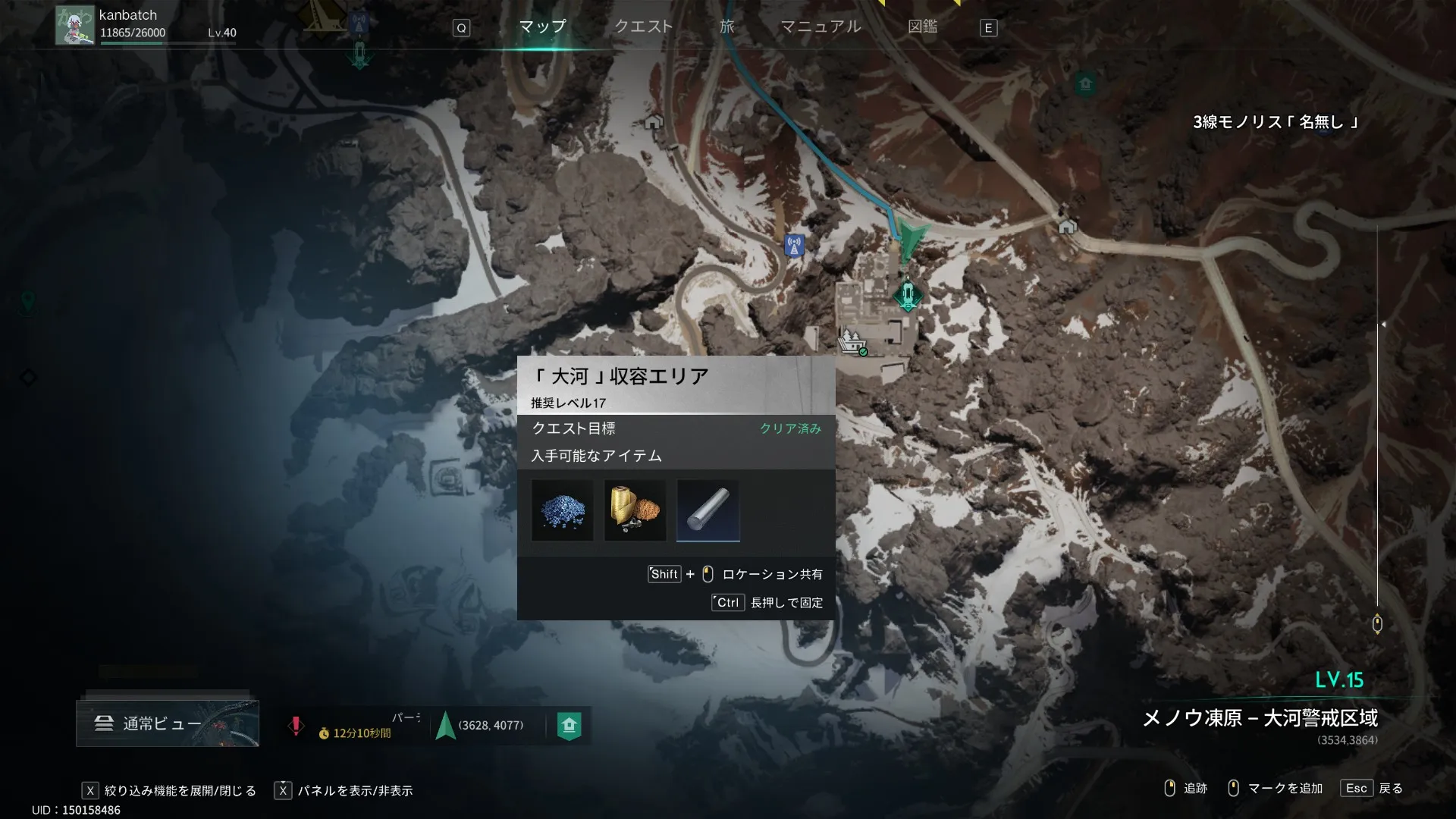Screen dimensions: 1456x819
Task: Click the green home base button
Action: (x=570, y=725)
